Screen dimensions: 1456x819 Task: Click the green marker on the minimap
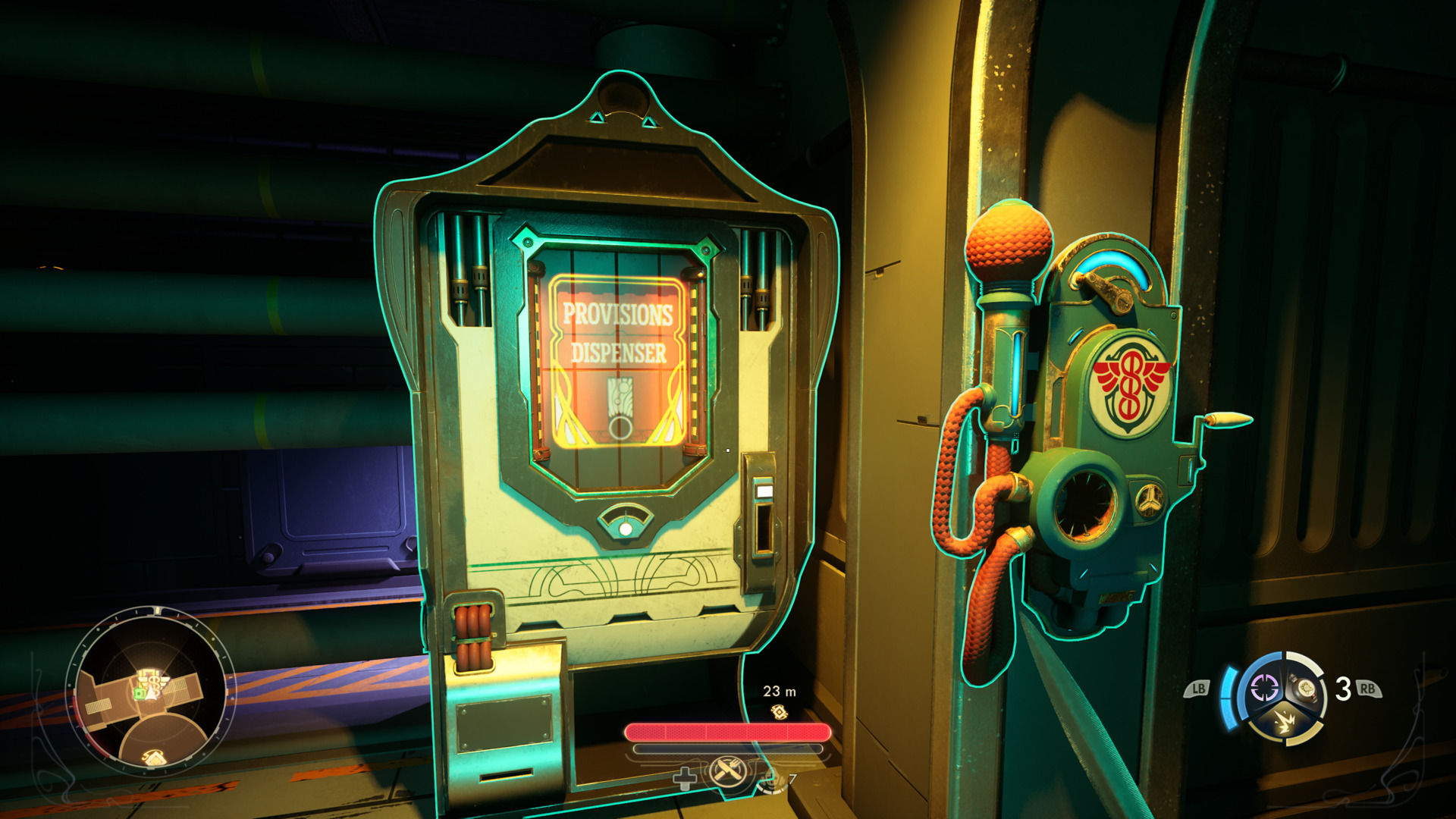click(x=139, y=693)
